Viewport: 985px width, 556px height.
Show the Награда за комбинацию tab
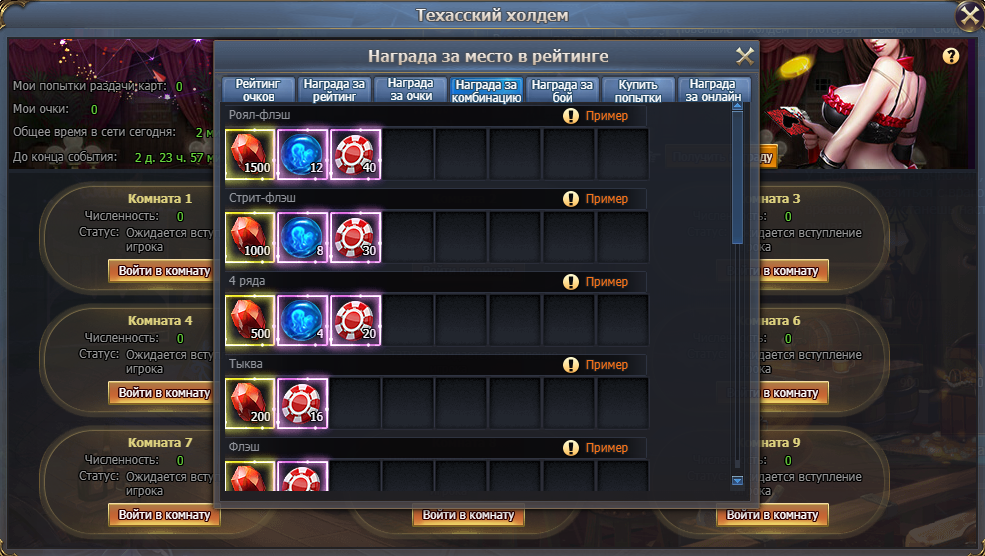[x=486, y=90]
